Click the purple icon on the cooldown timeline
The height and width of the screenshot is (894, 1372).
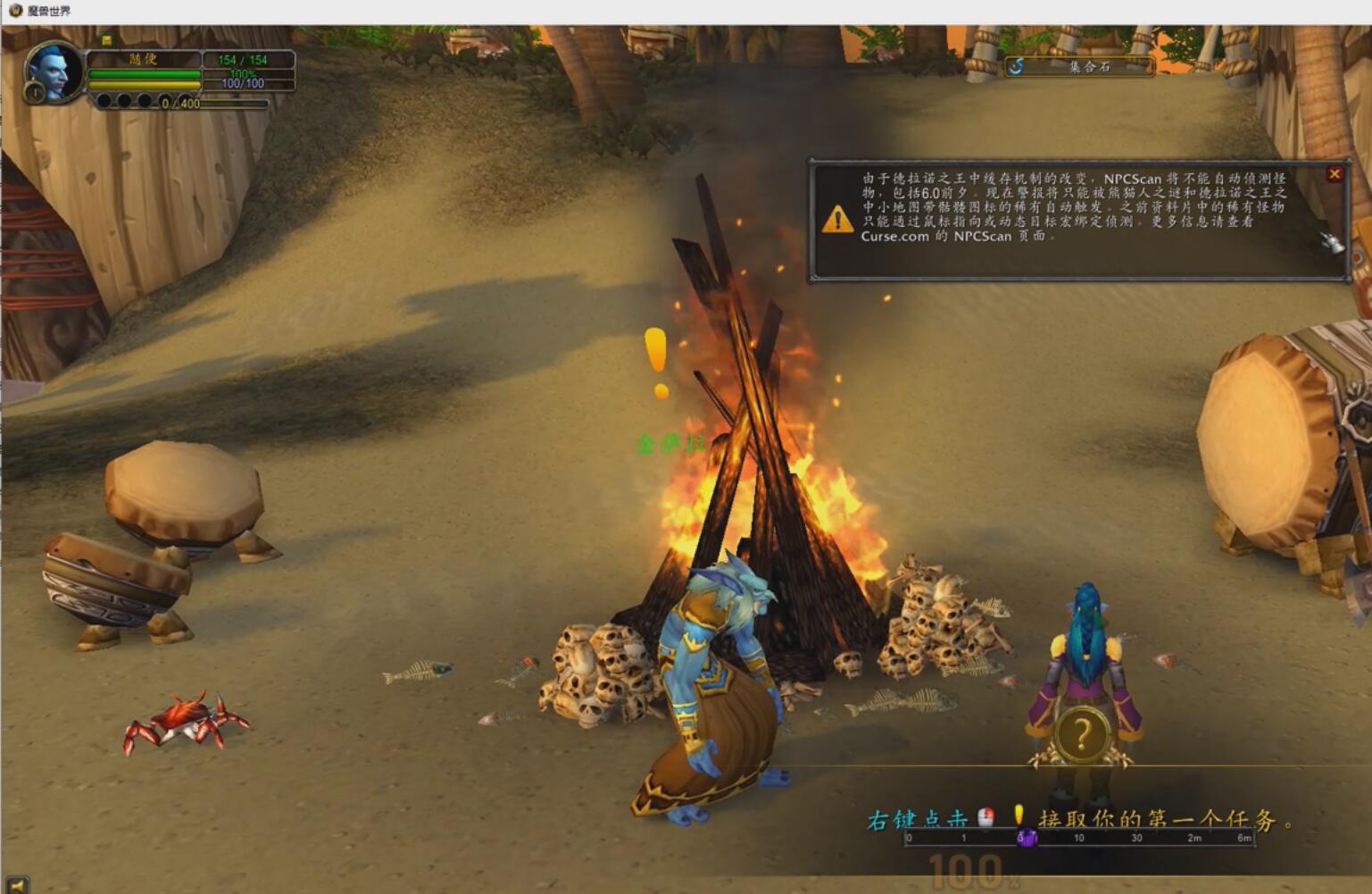tap(1027, 838)
